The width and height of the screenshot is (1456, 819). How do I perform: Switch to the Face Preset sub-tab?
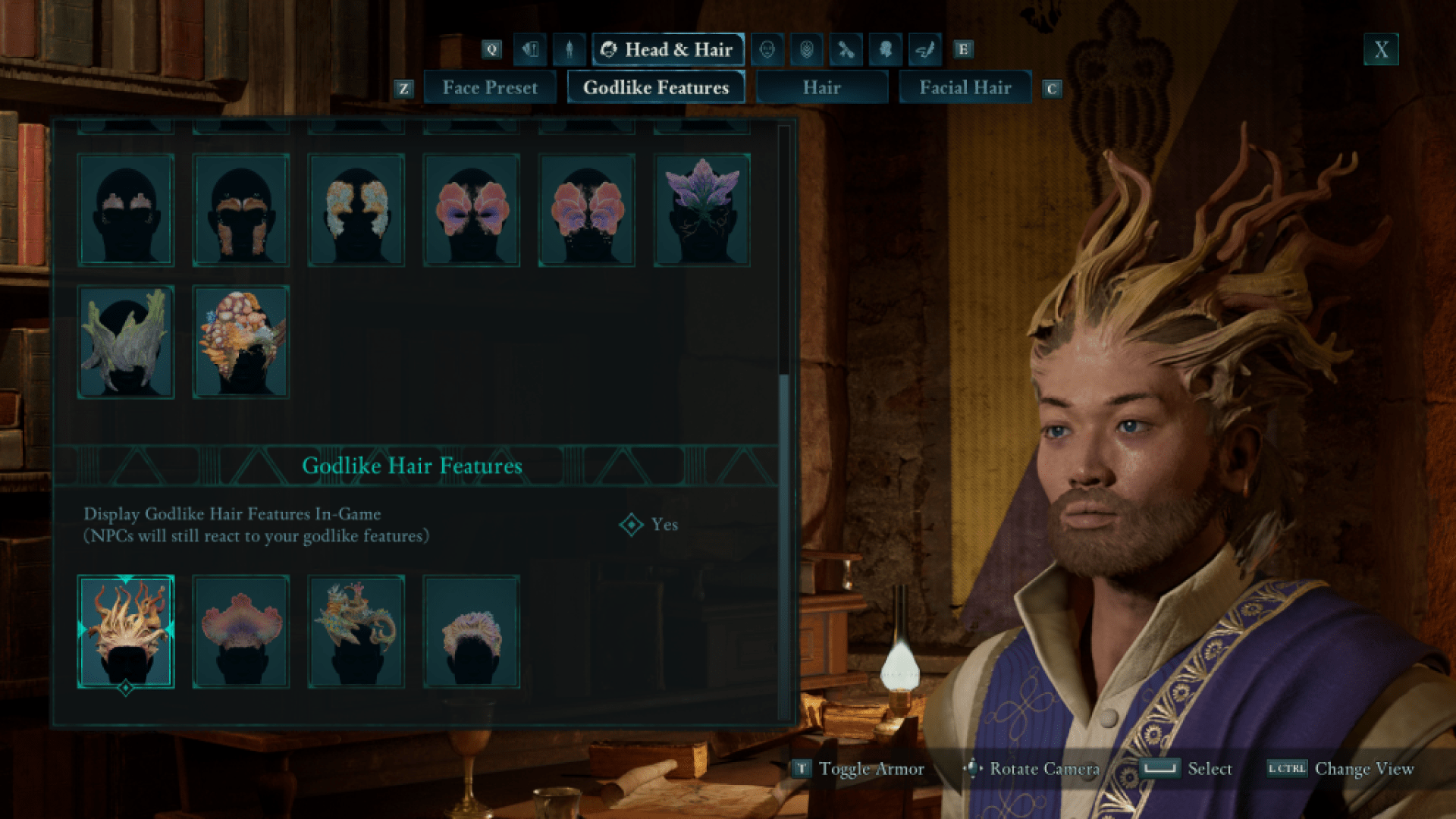point(490,88)
